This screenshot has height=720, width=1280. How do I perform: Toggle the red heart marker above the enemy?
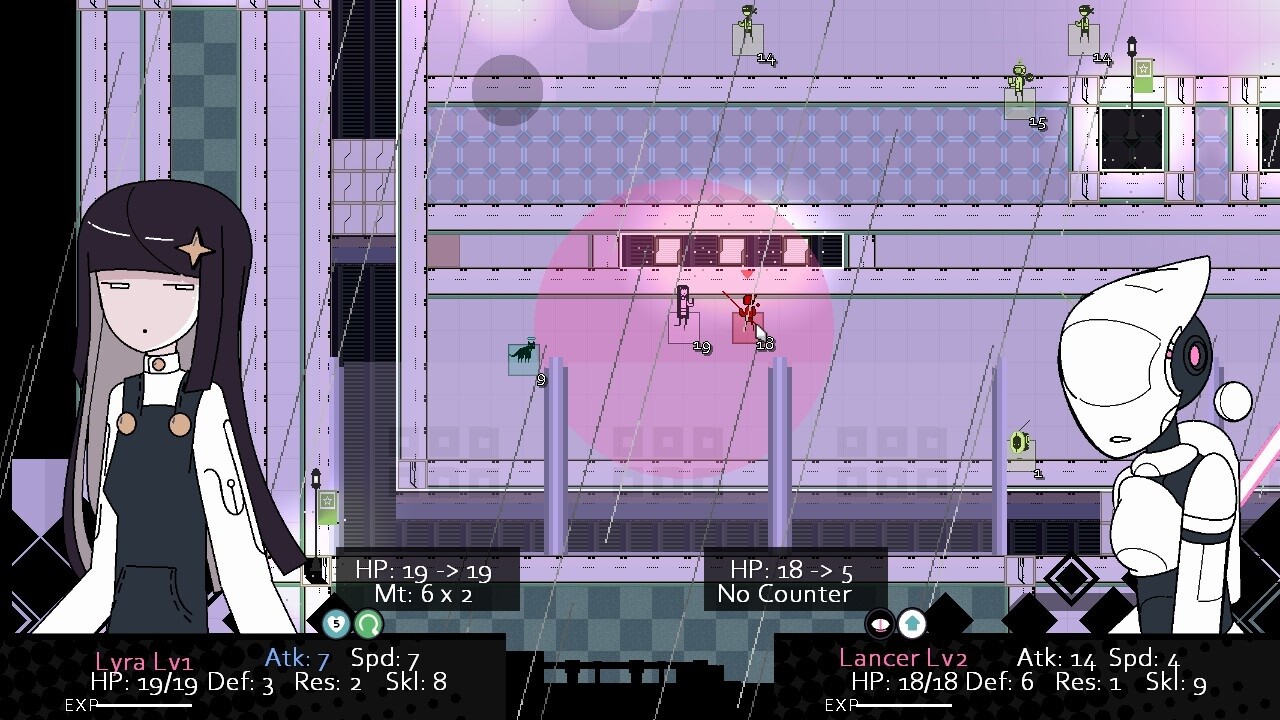tap(746, 271)
